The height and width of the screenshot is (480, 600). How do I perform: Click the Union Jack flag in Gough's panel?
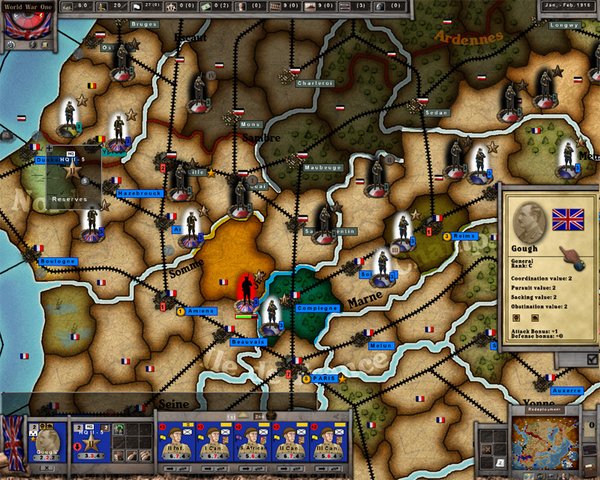568,216
